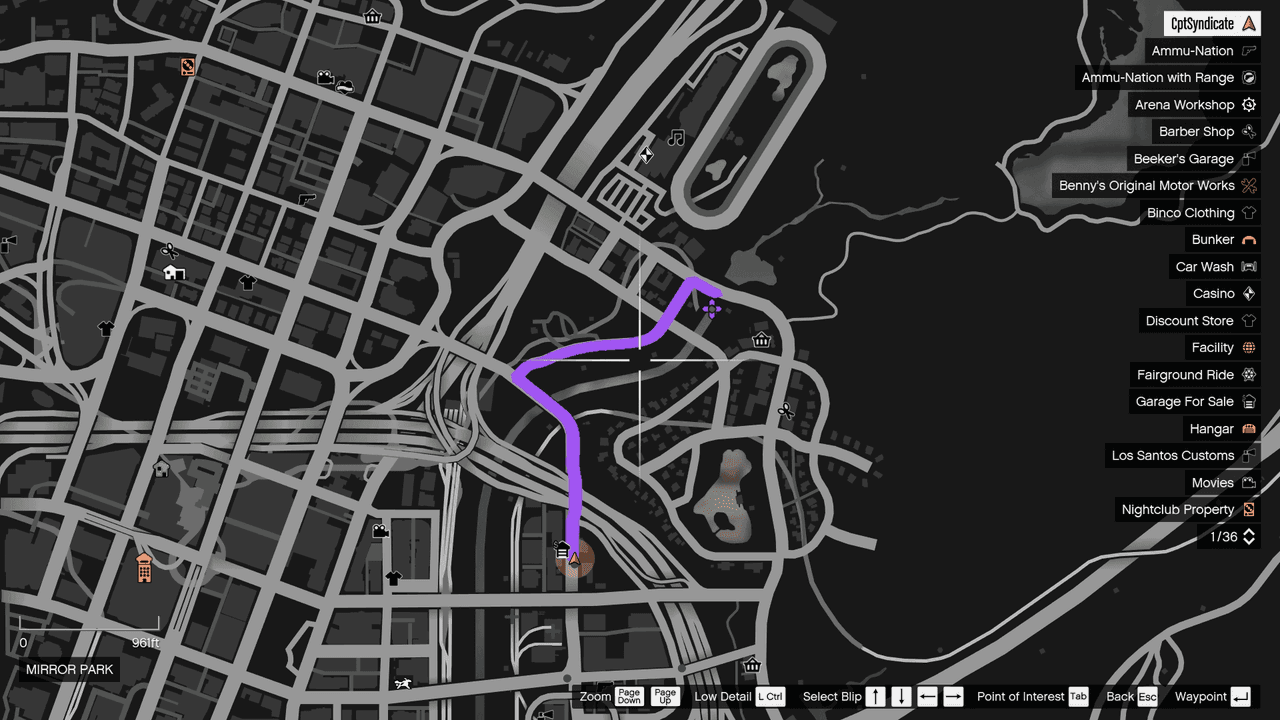The height and width of the screenshot is (720, 1280).
Task: Click the music note icon near the racetrack
Action: 675,137
